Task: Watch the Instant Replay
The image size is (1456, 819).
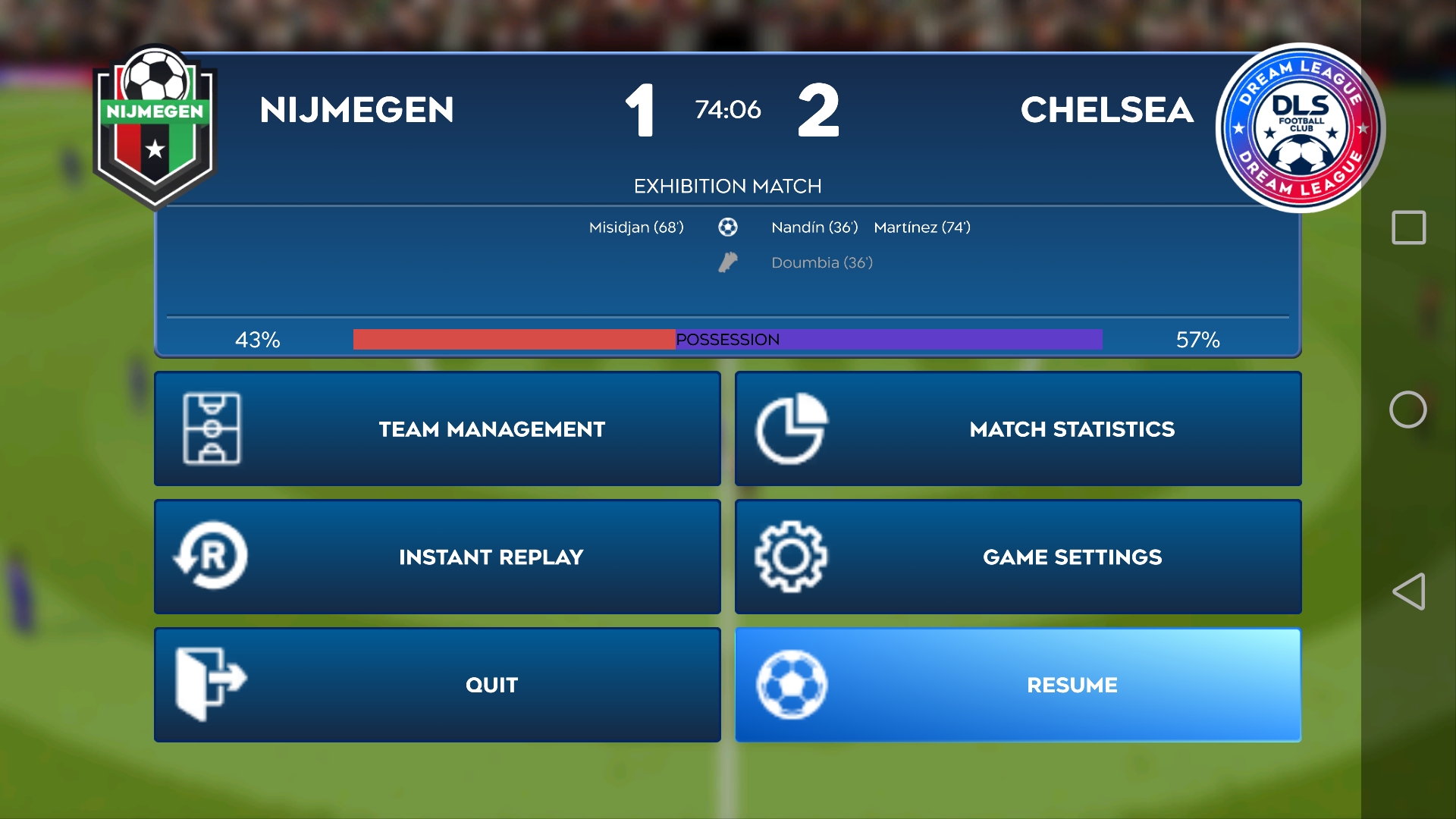Action: click(x=438, y=557)
